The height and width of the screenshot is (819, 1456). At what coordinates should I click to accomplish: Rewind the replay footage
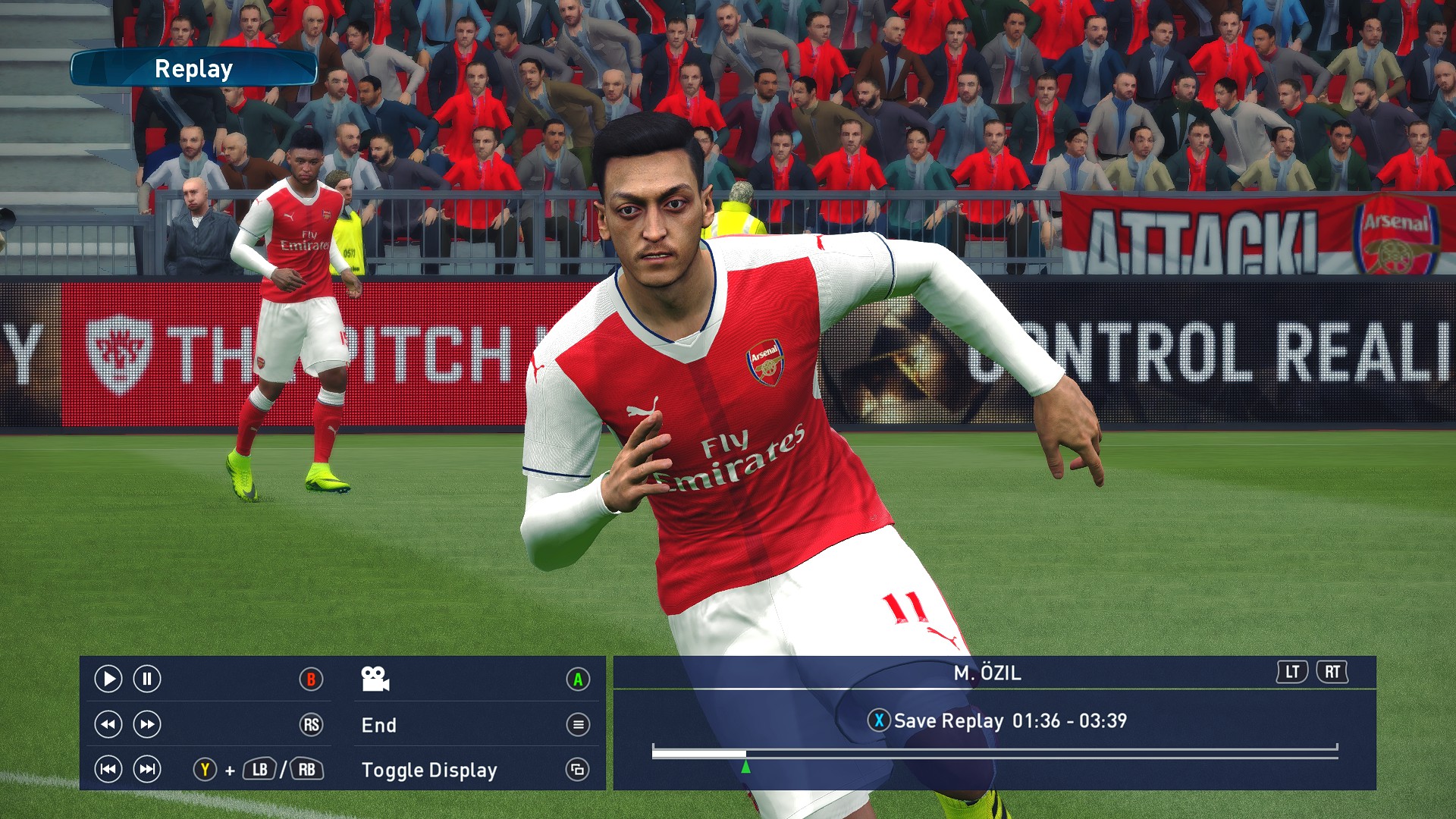(108, 724)
